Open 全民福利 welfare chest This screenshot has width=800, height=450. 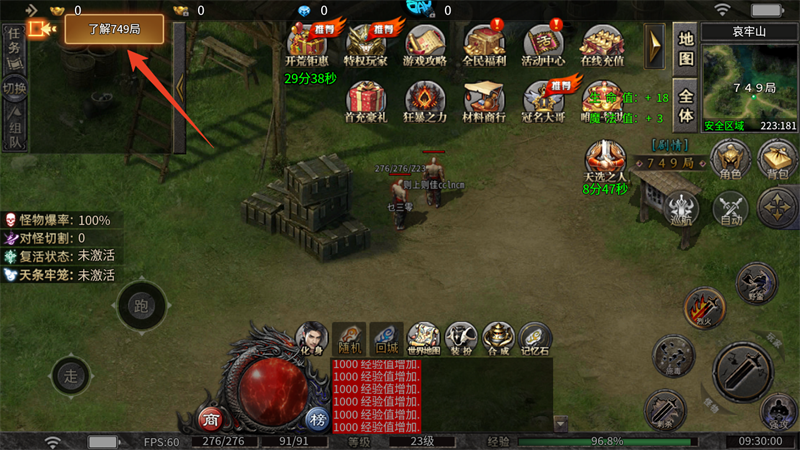486,43
